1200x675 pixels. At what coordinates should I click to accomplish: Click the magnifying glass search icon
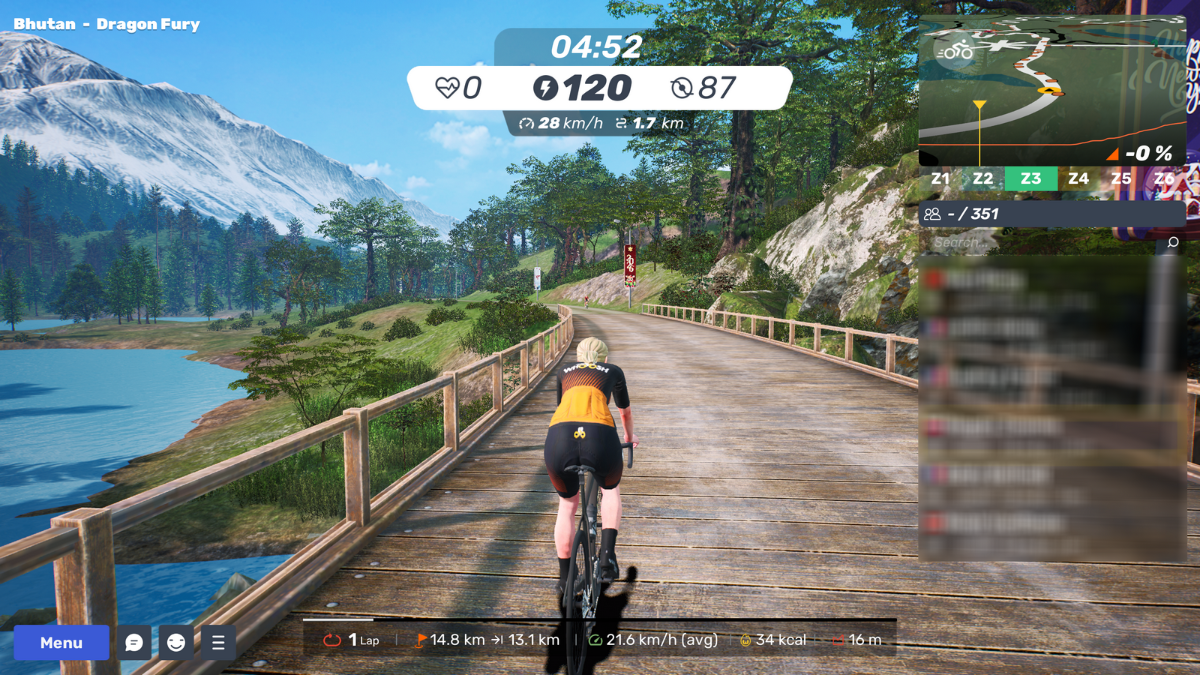point(1173,242)
